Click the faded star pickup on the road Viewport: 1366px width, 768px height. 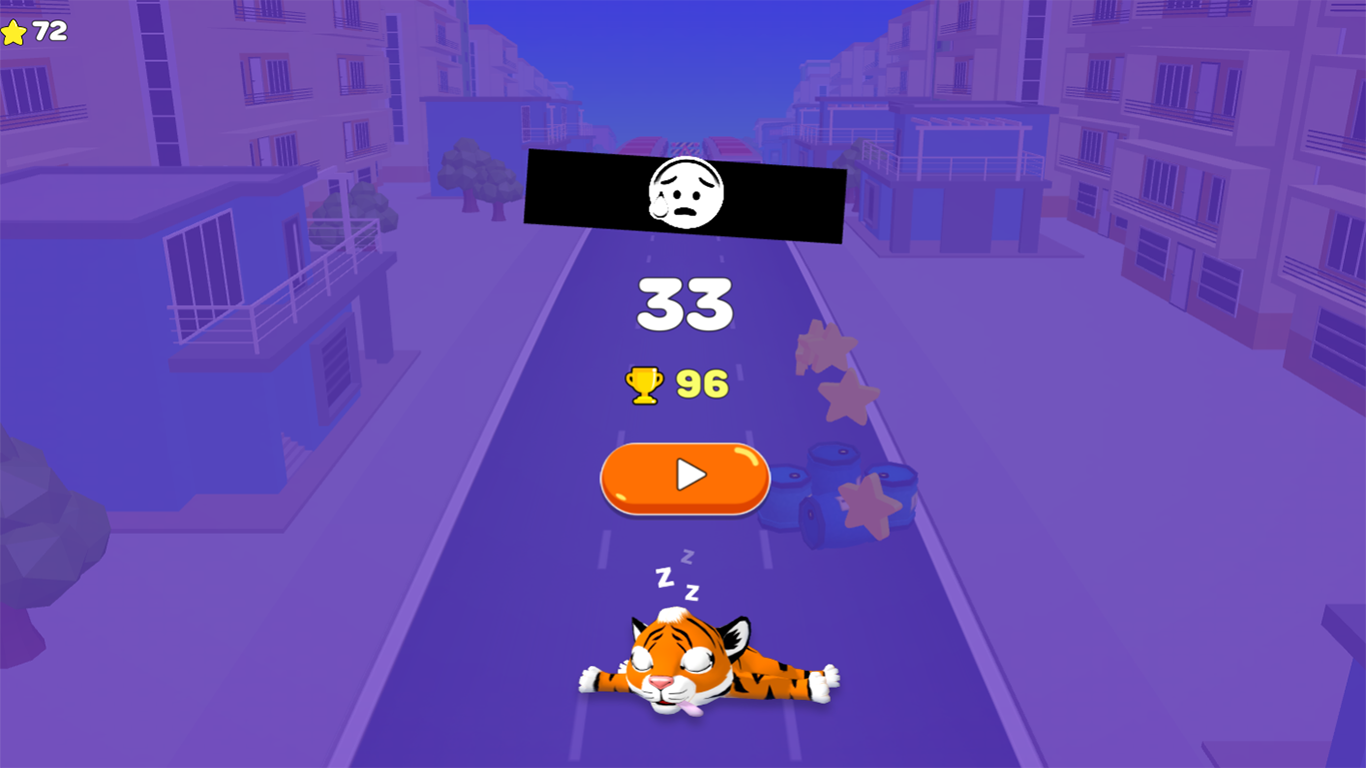pyautogui.click(x=824, y=342)
